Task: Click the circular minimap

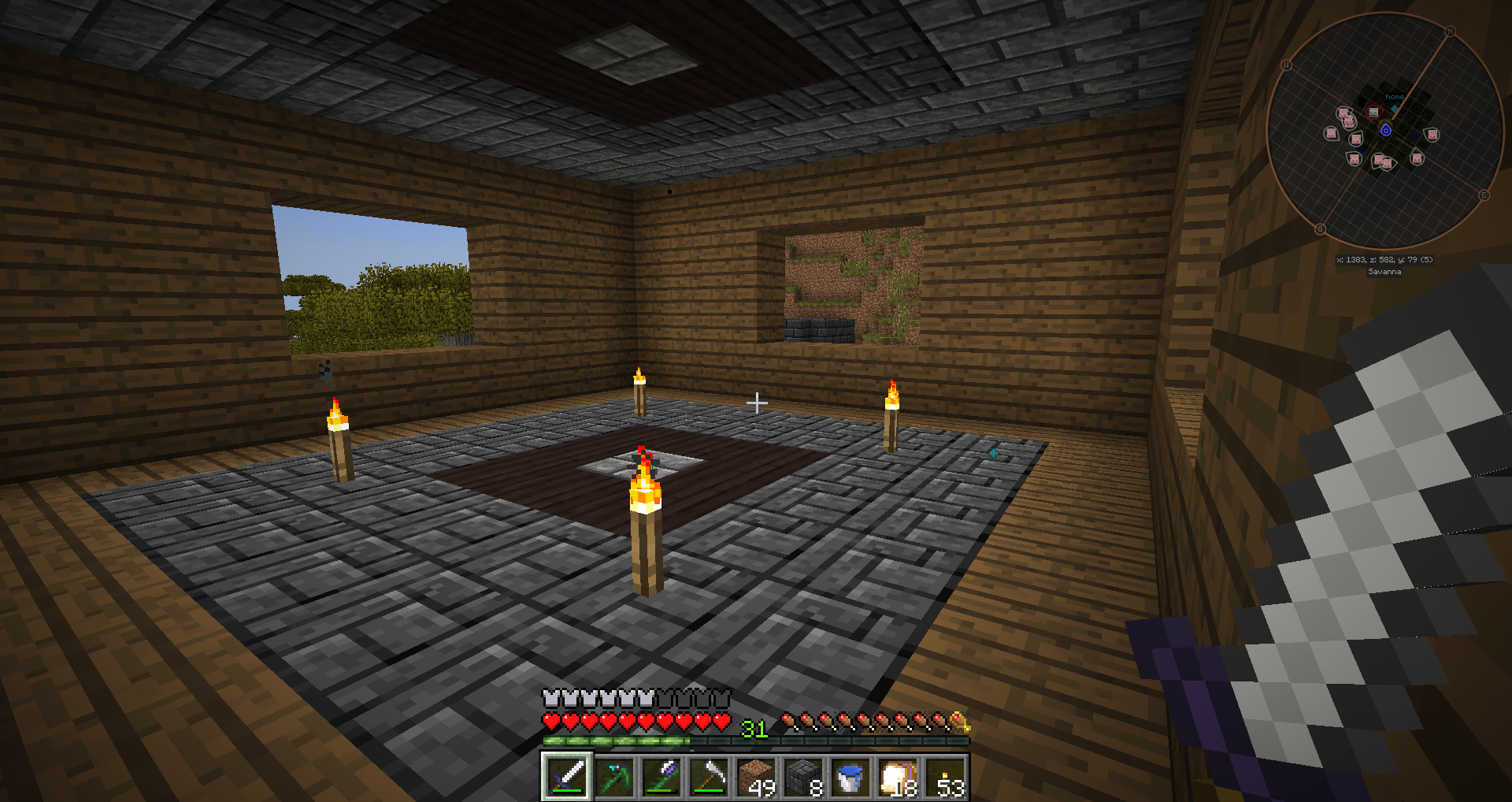Action: click(1386, 130)
